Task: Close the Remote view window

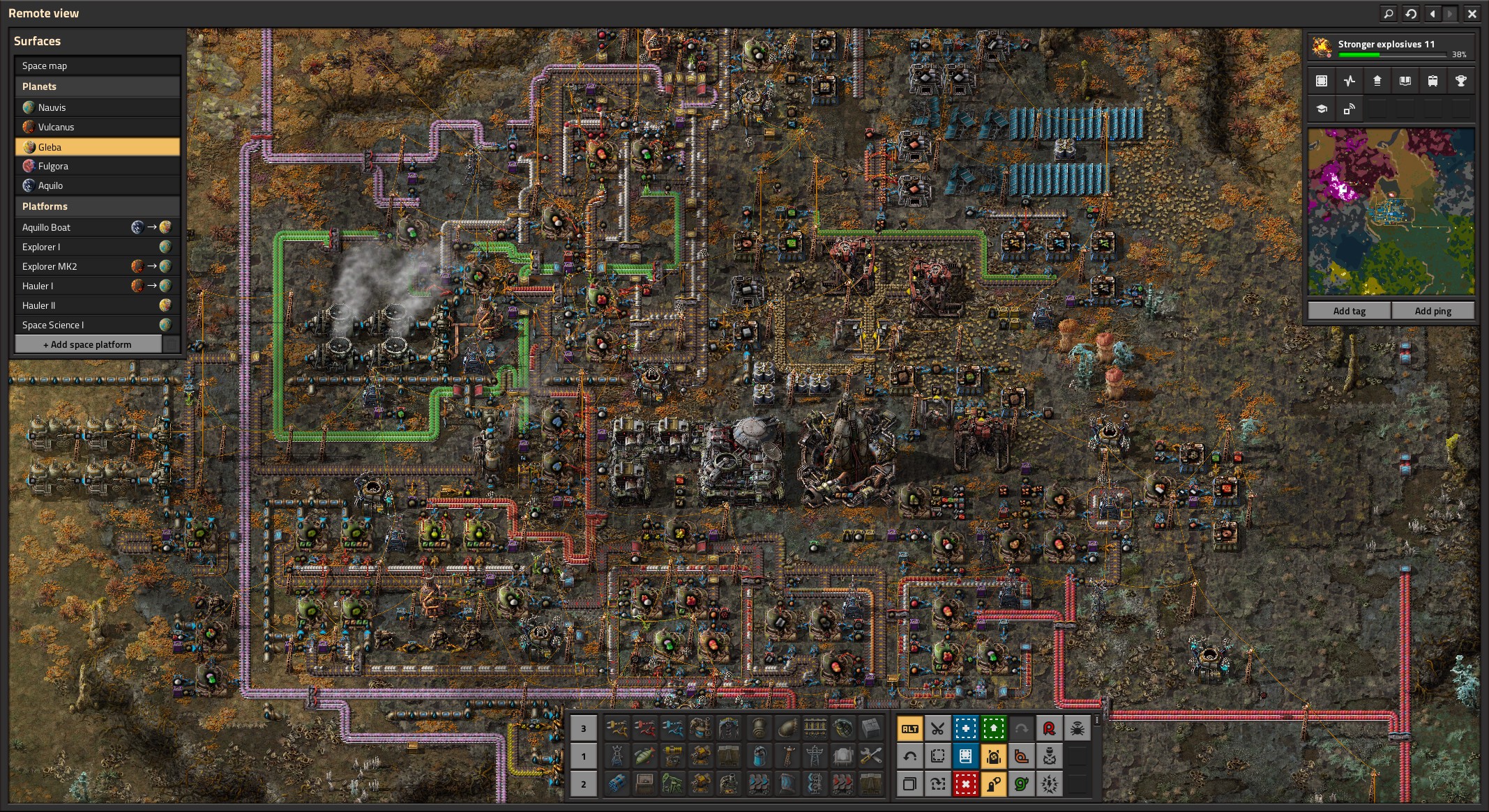Action: [1472, 13]
